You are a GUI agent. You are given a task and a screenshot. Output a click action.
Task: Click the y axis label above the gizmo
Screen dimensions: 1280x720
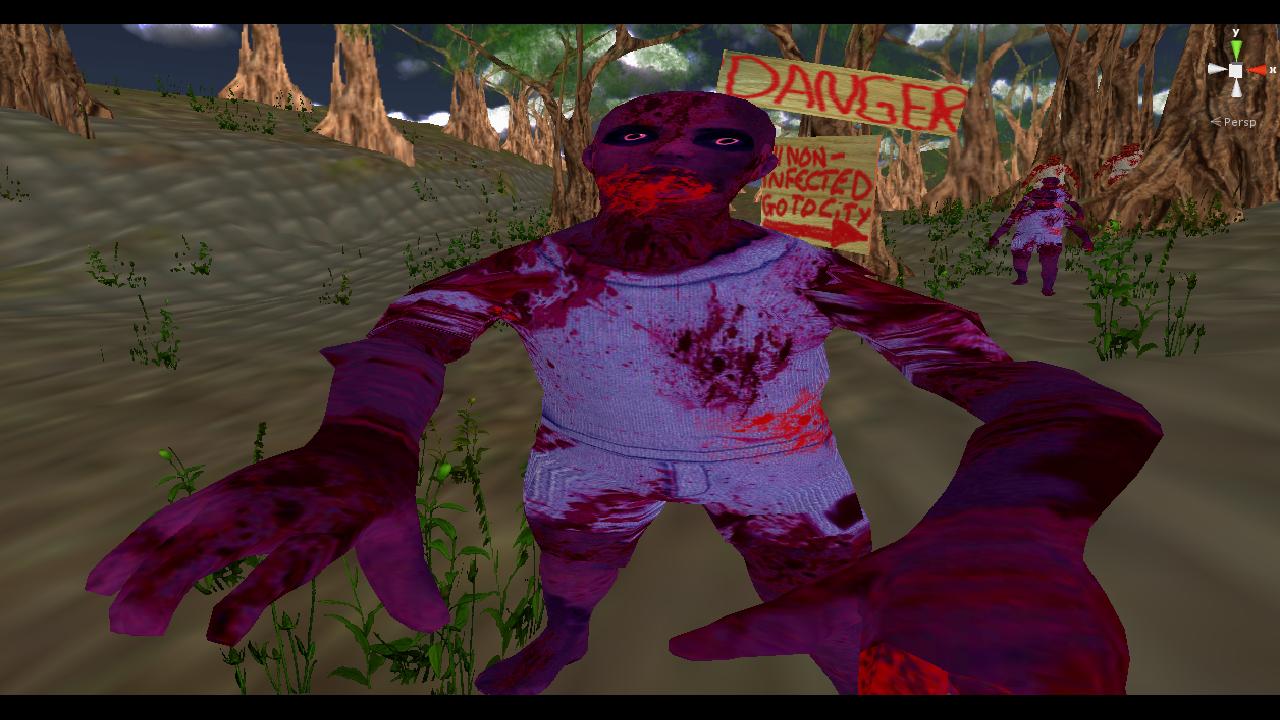[1236, 32]
